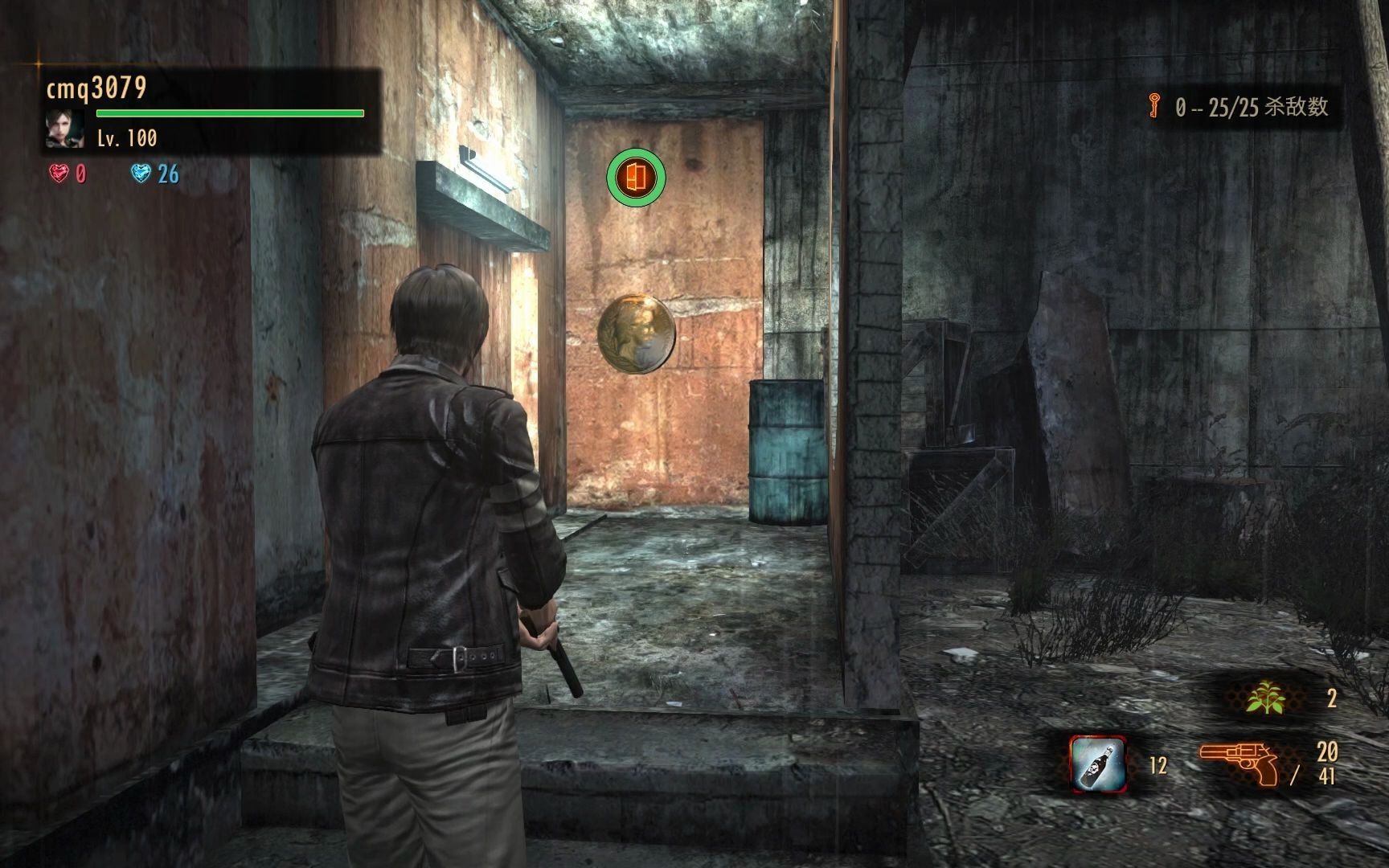Image resolution: width=1389 pixels, height=868 pixels.
Task: Click the red crystal heart icon
Action: (59, 173)
